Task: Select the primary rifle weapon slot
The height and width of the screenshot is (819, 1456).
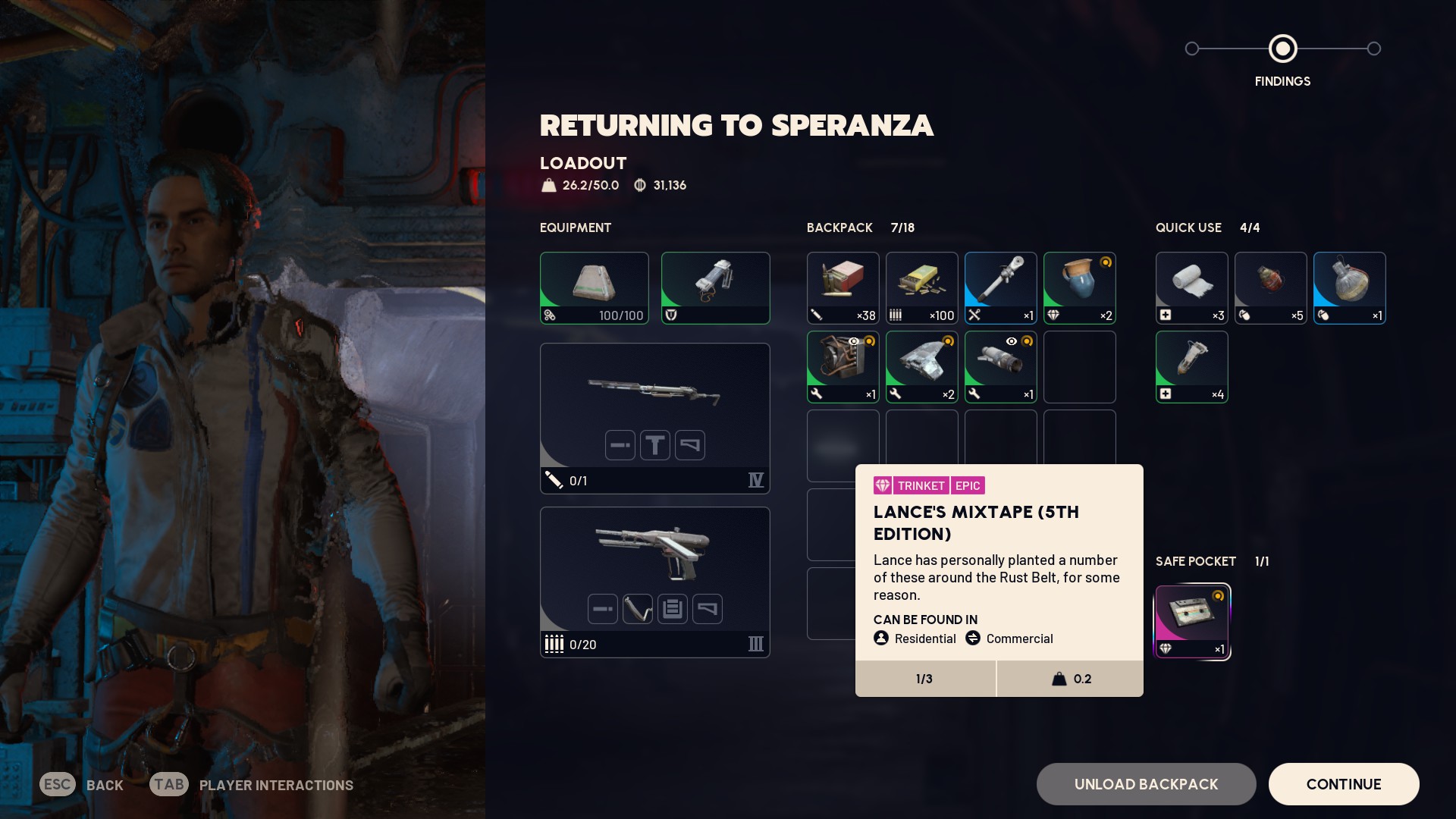Action: coord(654,418)
